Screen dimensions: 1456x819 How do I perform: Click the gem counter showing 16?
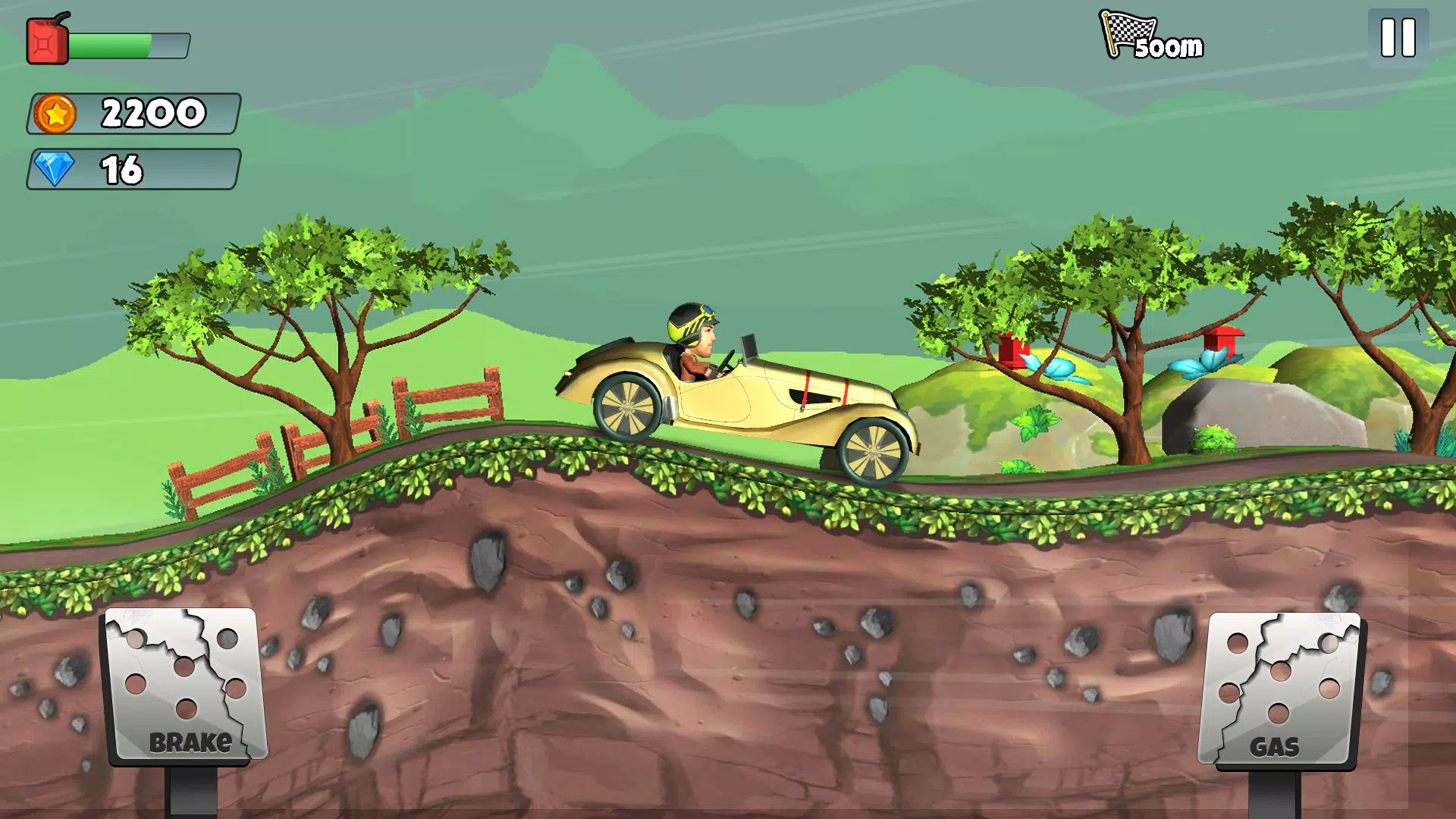click(x=124, y=169)
